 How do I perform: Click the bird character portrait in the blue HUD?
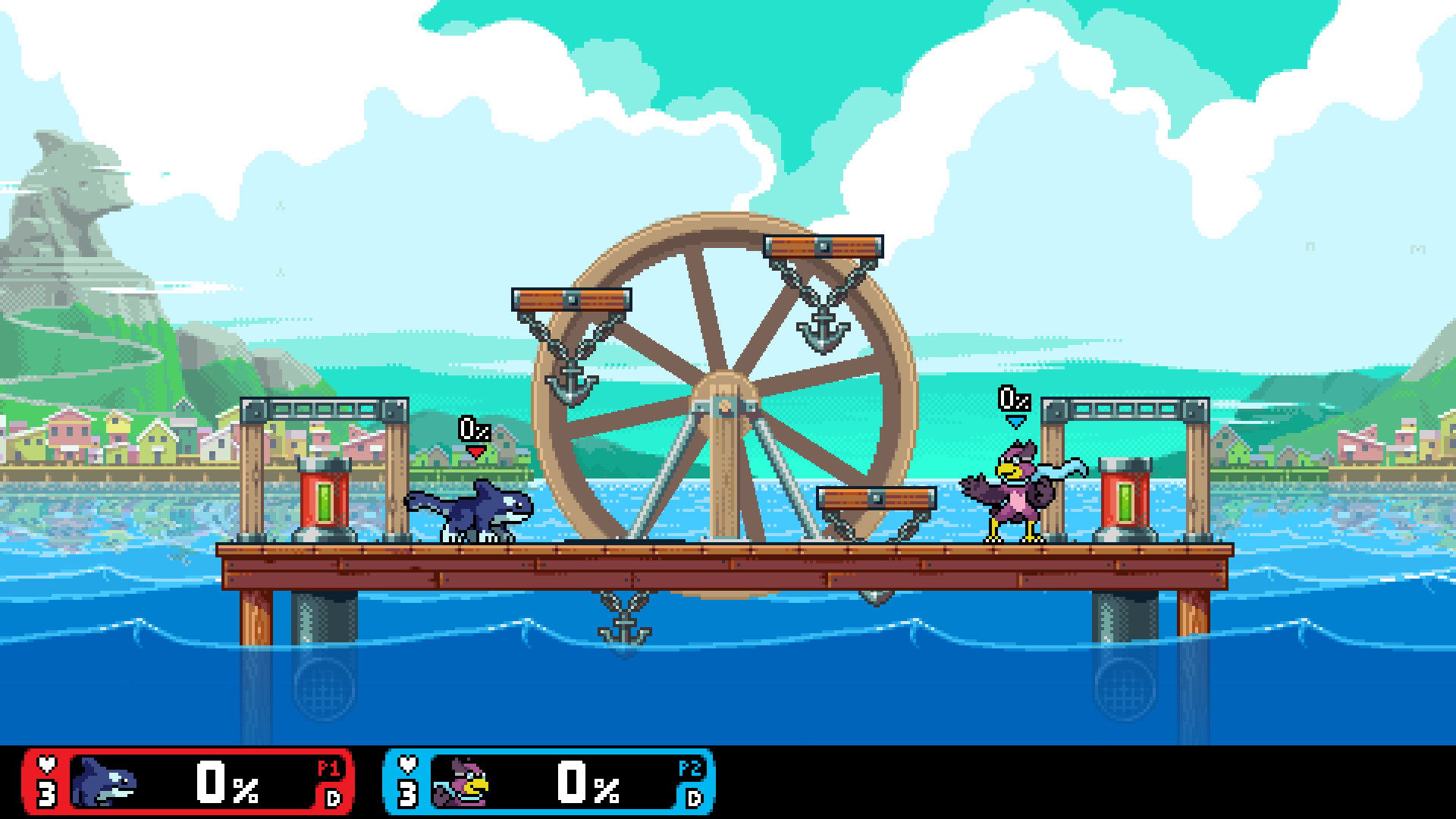pos(463,783)
